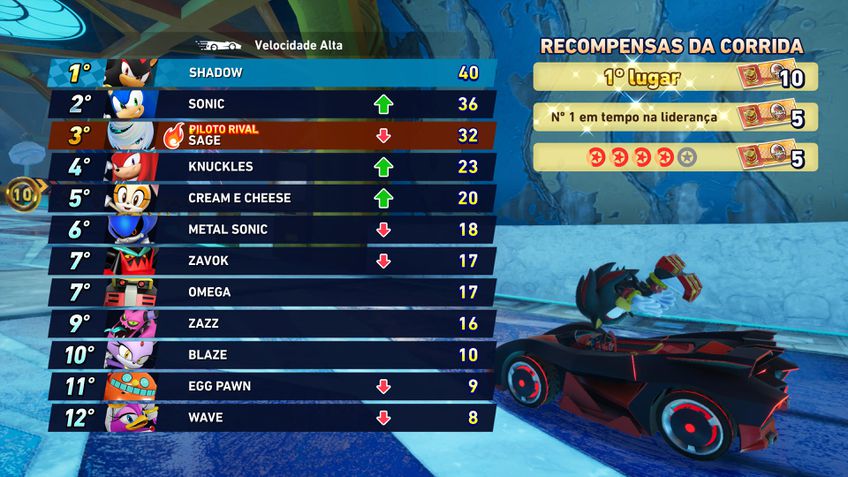The width and height of the screenshot is (848, 477).
Task: Click the Knuckles standings row
Action: [273, 167]
